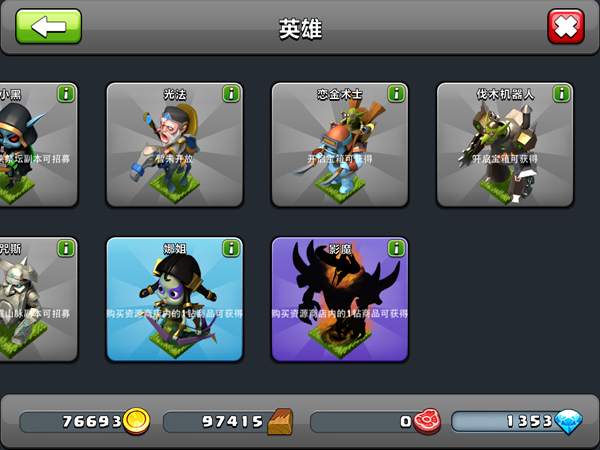The image size is (600, 450).
Task: View info for 伐木机器人
Action: [561, 94]
